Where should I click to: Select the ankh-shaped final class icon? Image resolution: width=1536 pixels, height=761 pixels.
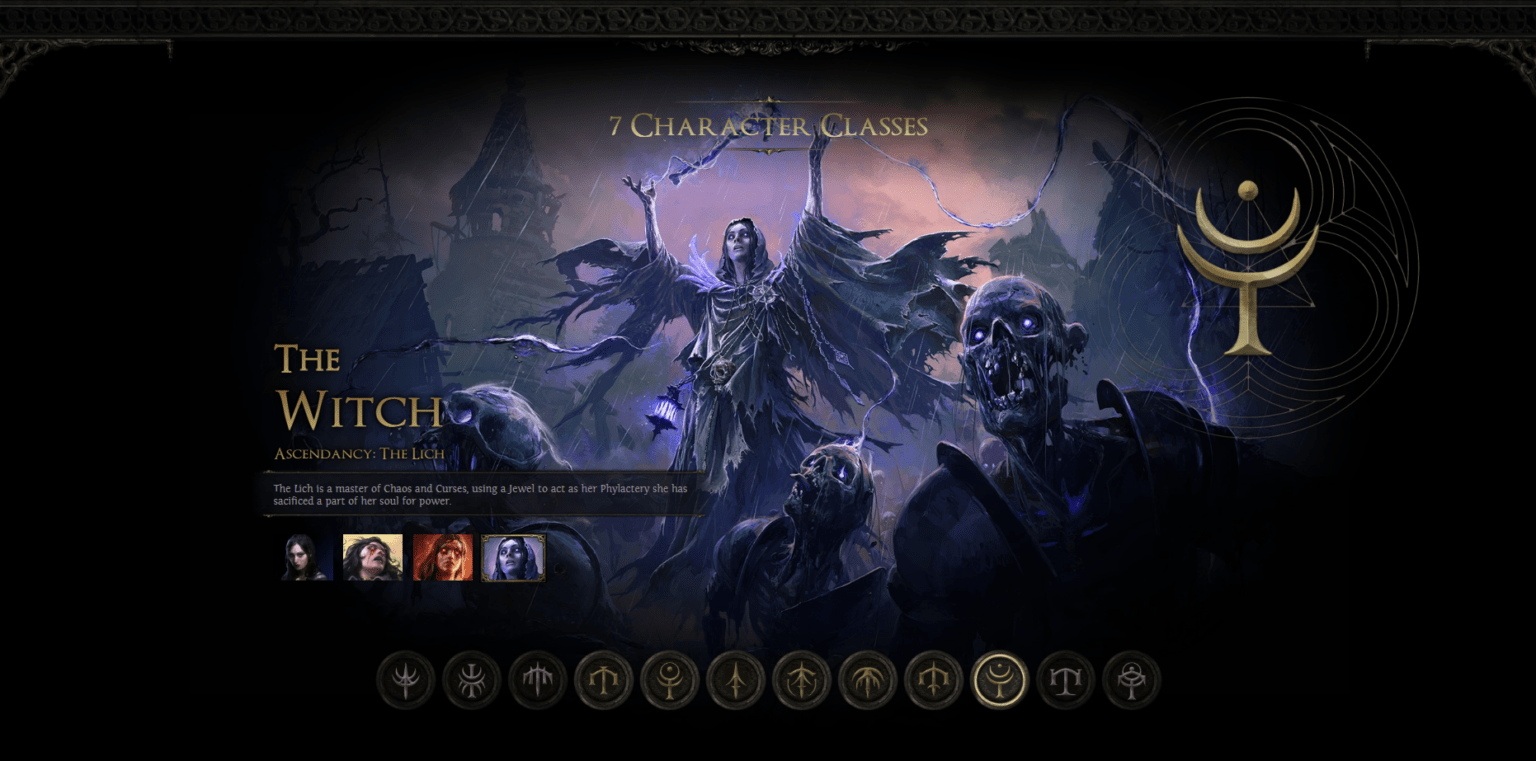[1131, 679]
